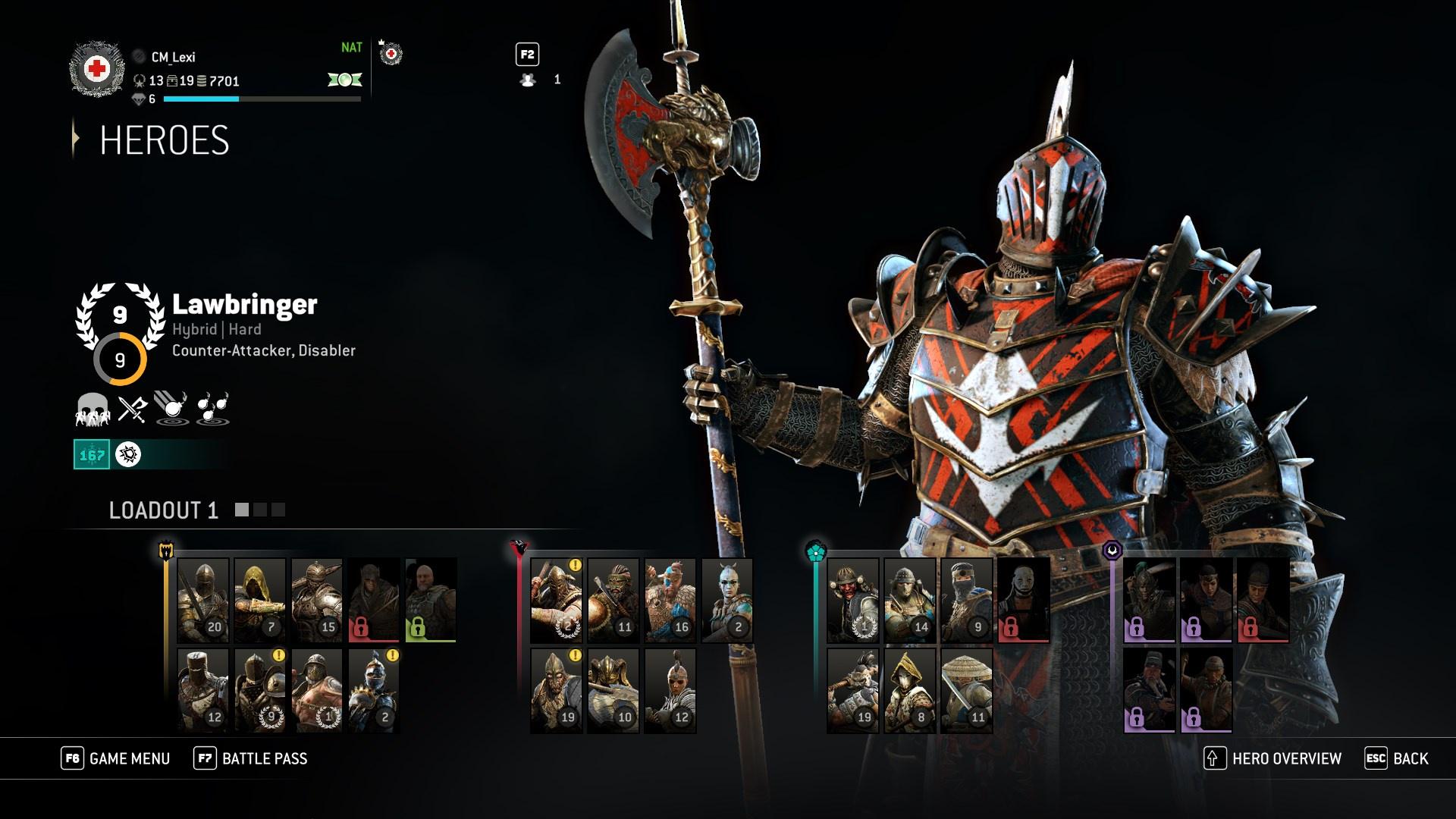The width and height of the screenshot is (1456, 819).
Task: Choose the gold-hooded Knights hero at reputation 7
Action: tap(259, 600)
